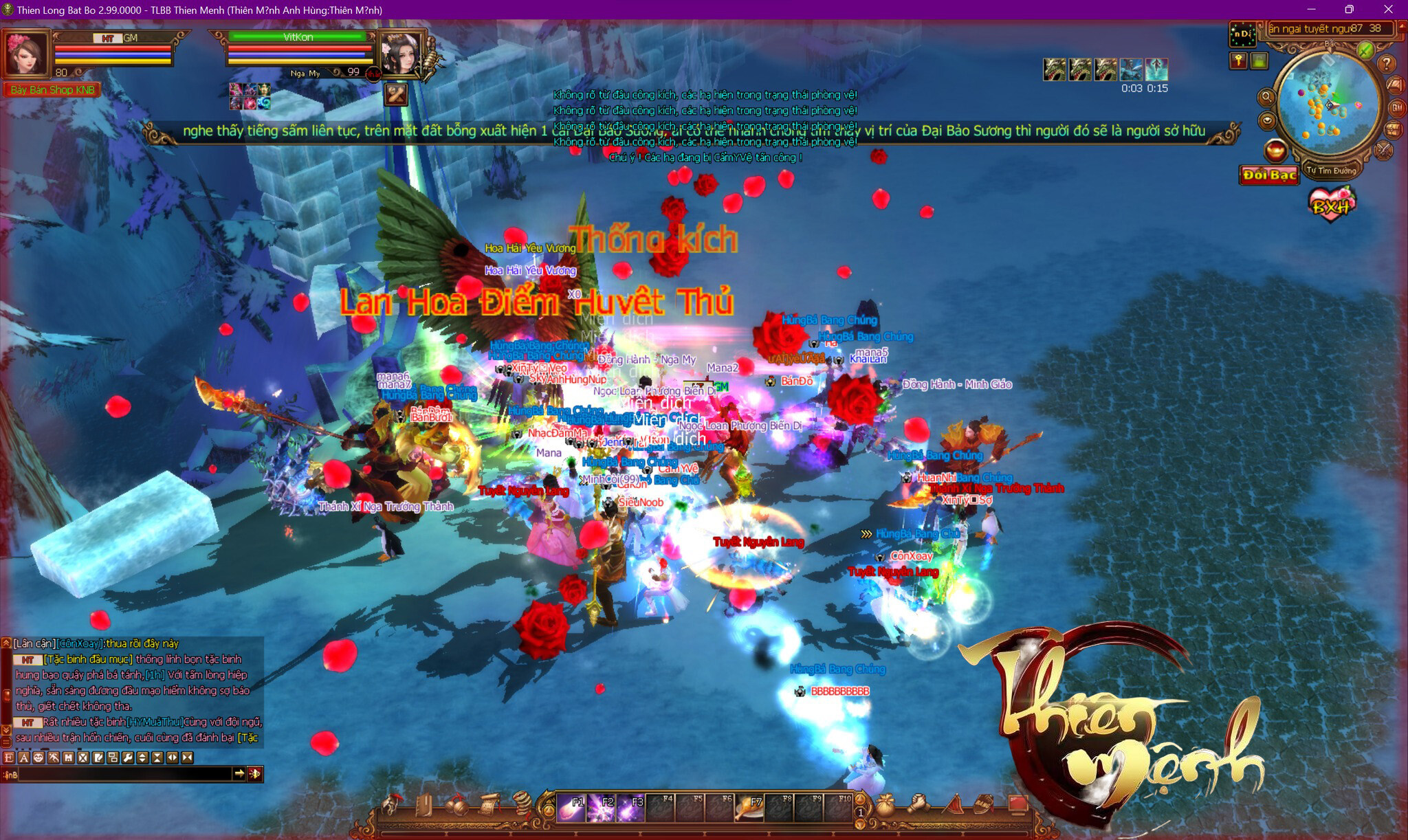
Task: Open the smiley emoticon chat button
Action: tap(38, 758)
